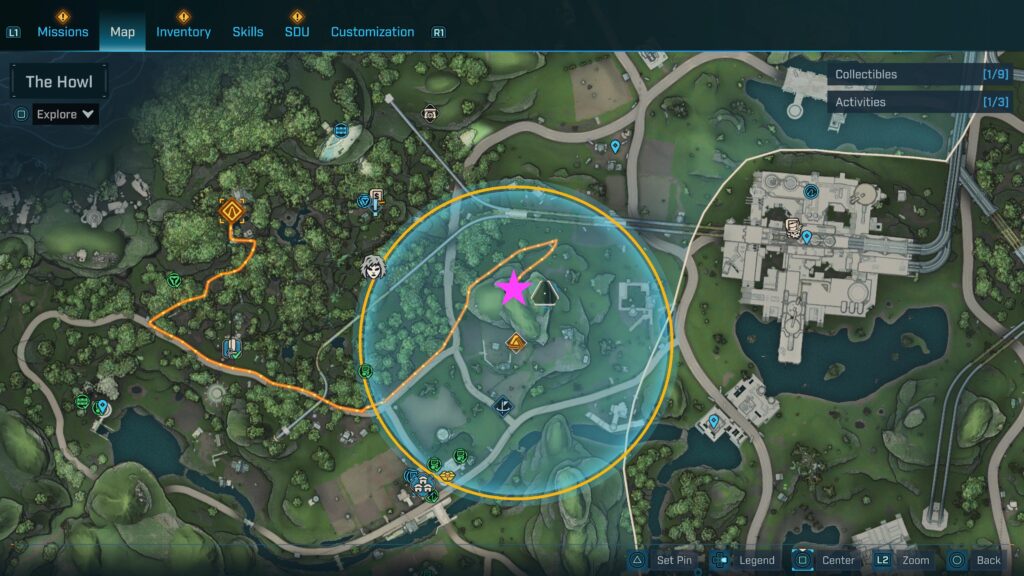The width and height of the screenshot is (1024, 576).
Task: Click the dark triangle marker beside the star
Action: click(544, 292)
